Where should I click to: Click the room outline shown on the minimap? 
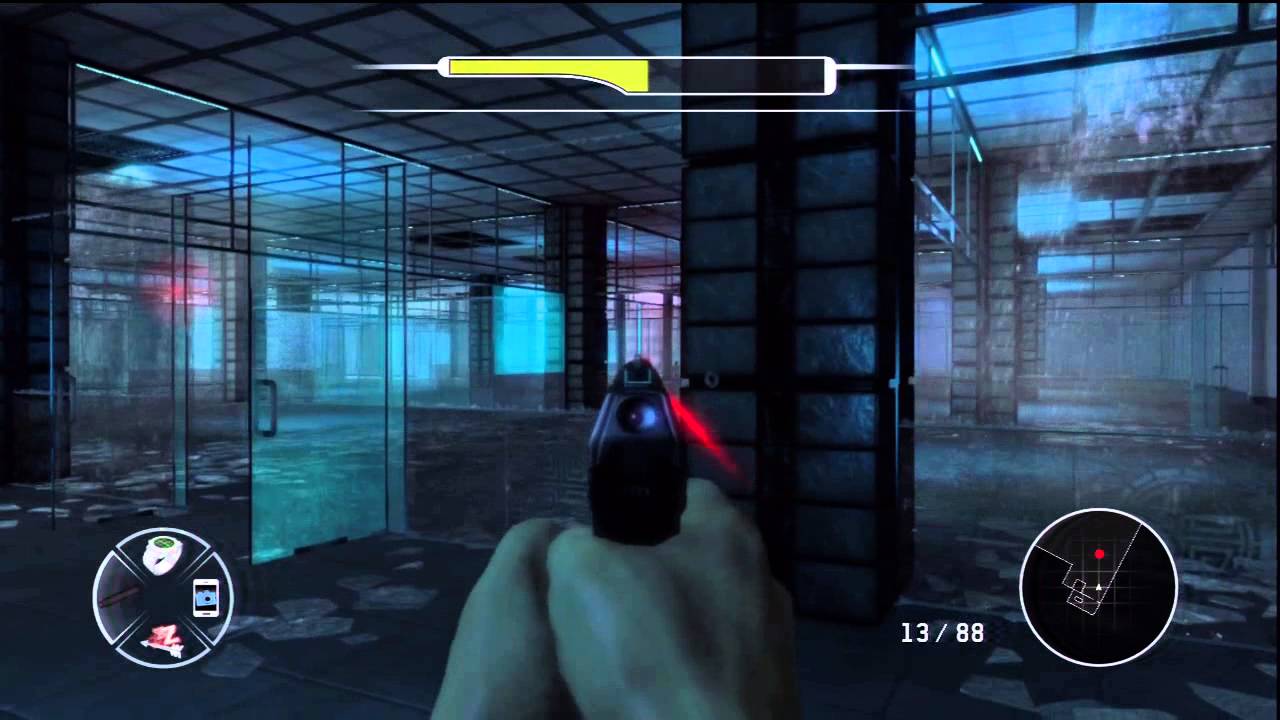(x=1077, y=592)
